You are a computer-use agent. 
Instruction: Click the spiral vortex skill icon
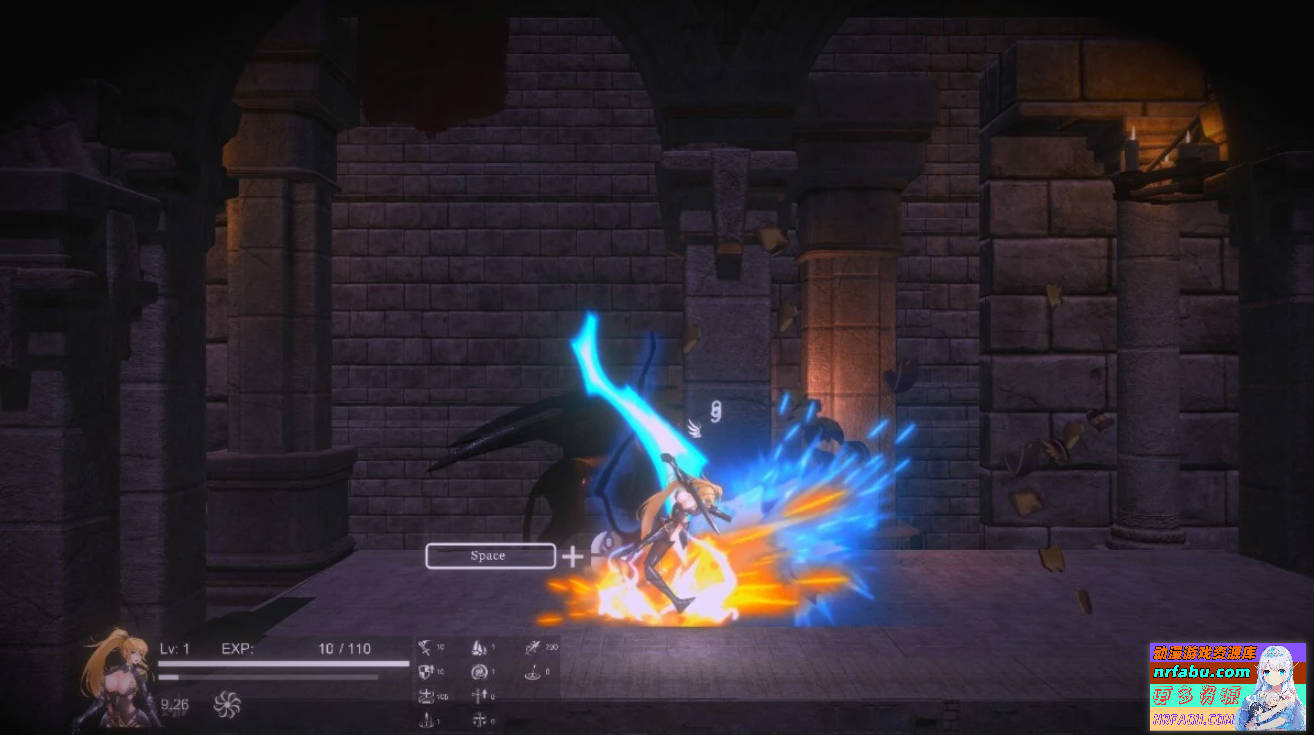pos(478,672)
